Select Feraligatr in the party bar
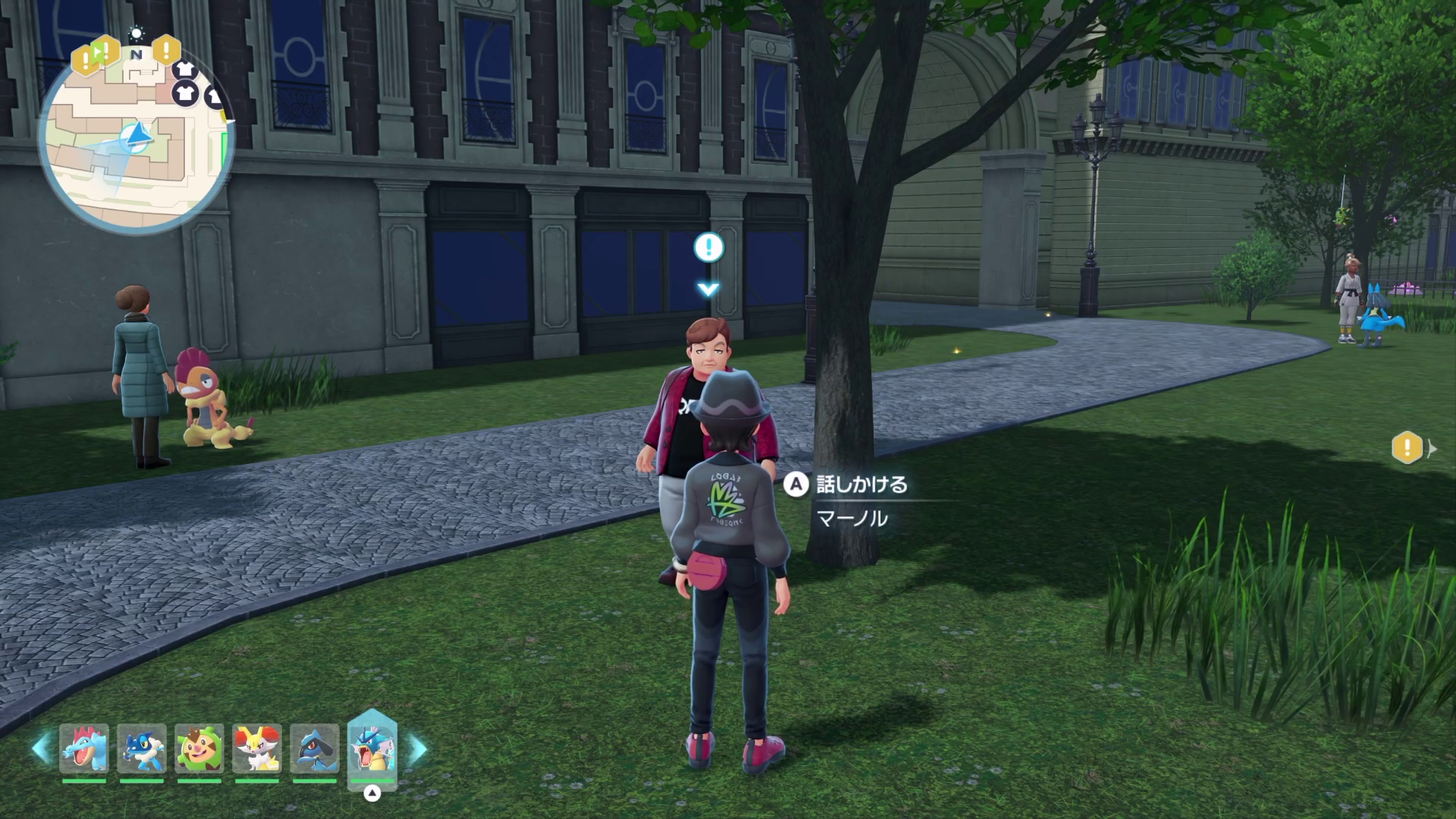This screenshot has width=1456, height=819. point(84,748)
